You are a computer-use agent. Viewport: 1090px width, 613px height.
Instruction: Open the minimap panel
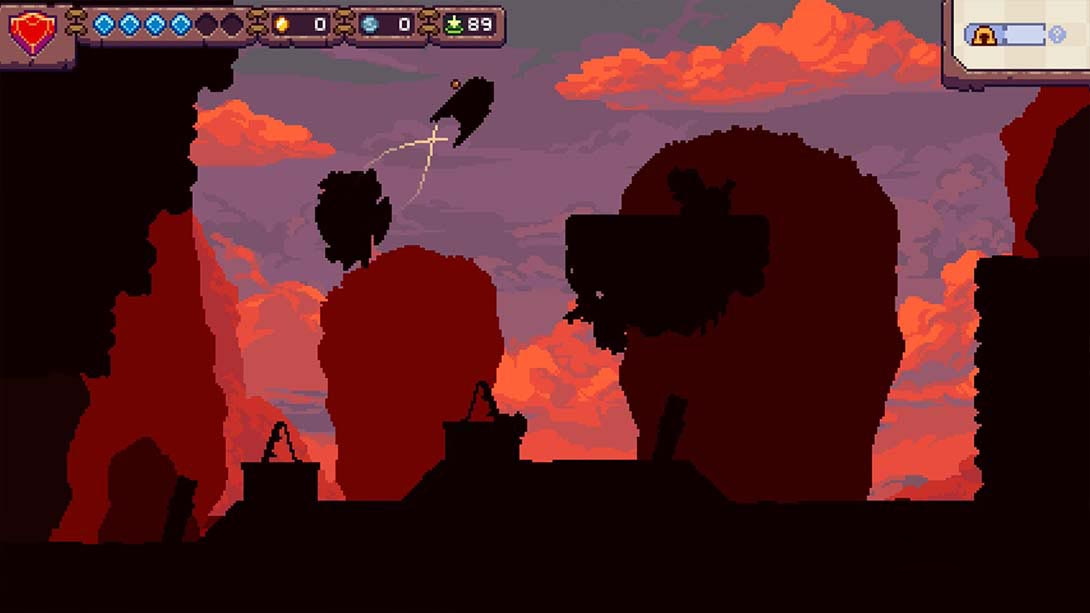click(1016, 42)
